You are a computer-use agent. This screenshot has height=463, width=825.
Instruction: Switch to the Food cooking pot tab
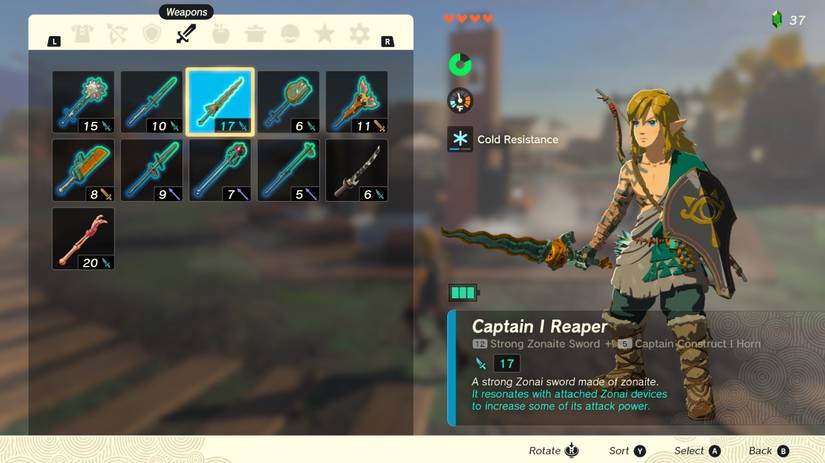256,35
